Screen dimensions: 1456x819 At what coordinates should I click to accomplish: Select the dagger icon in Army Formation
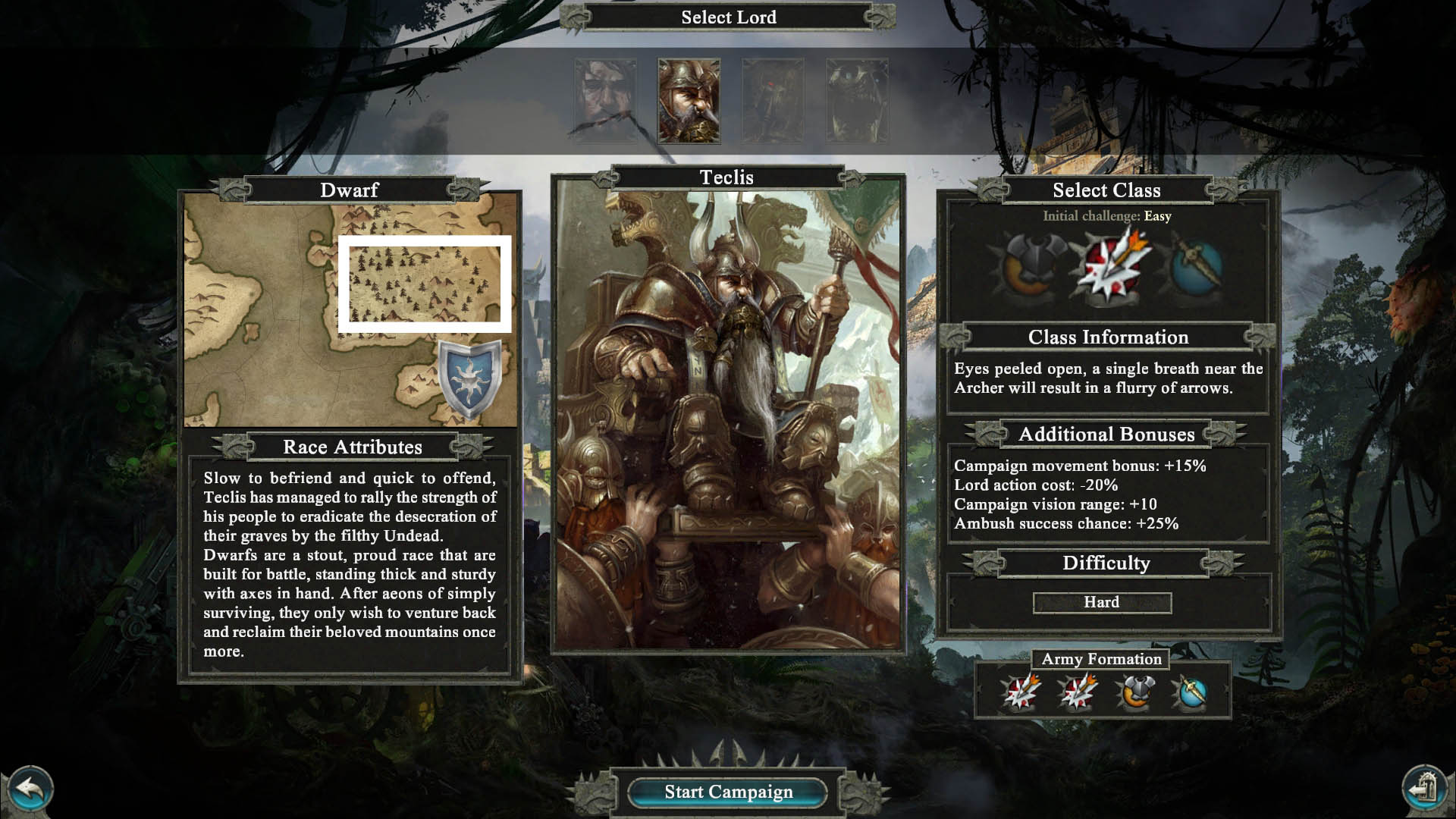click(x=1190, y=692)
